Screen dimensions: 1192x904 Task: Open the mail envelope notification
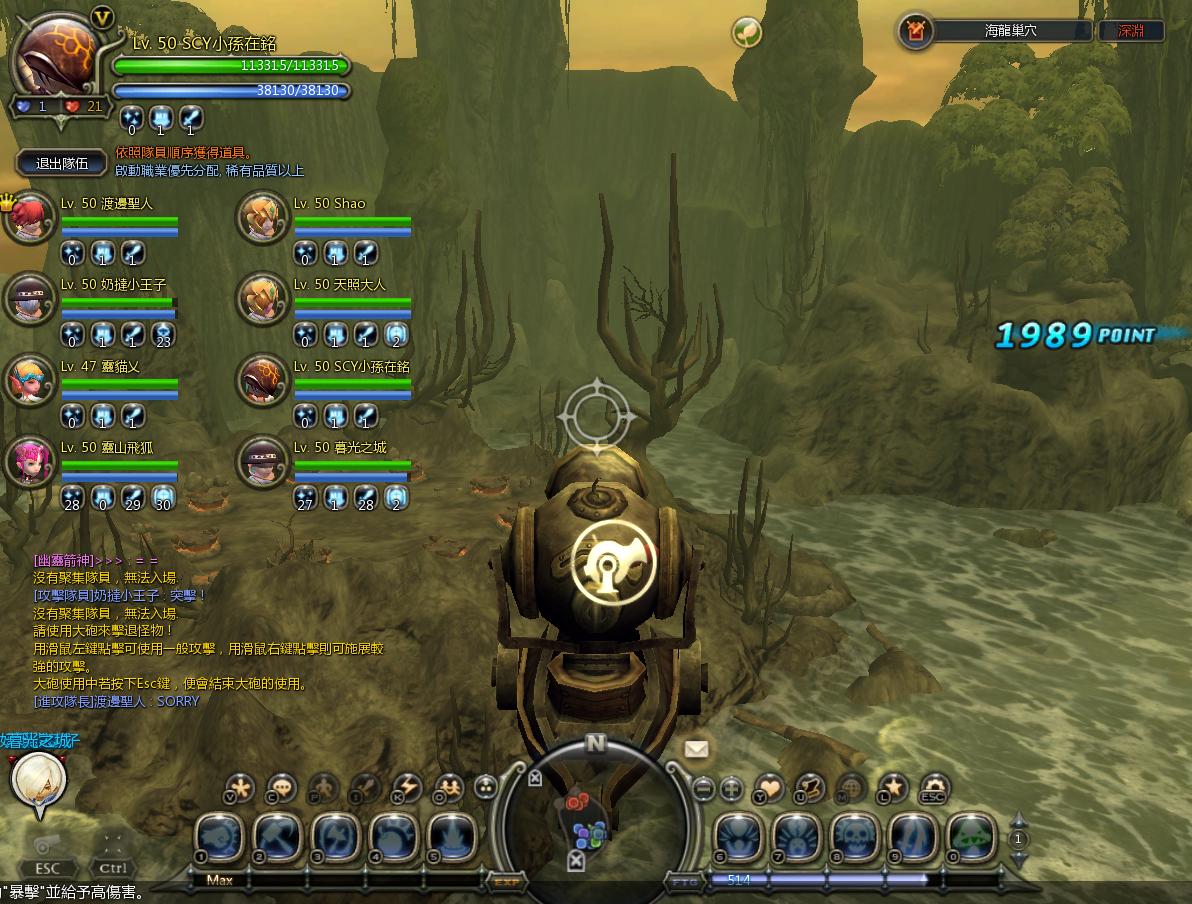(696, 748)
